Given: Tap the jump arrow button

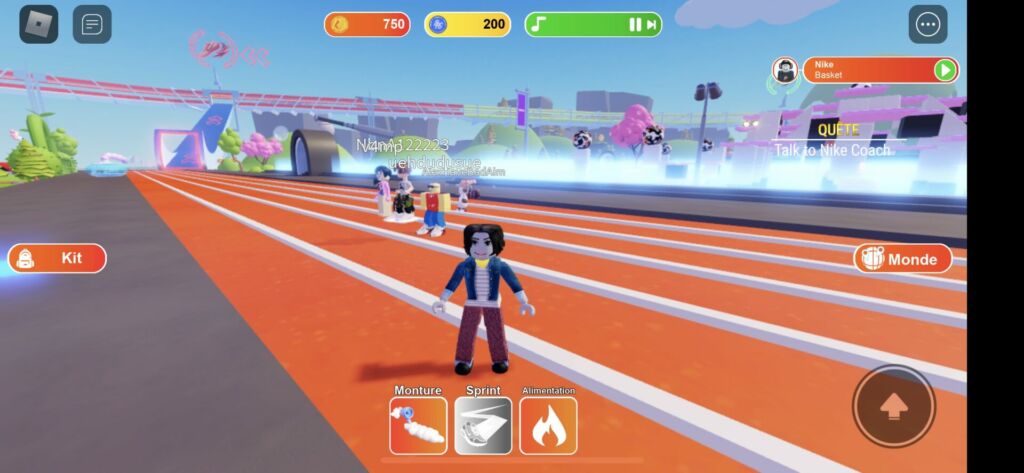Looking at the screenshot, I should click(x=893, y=406).
